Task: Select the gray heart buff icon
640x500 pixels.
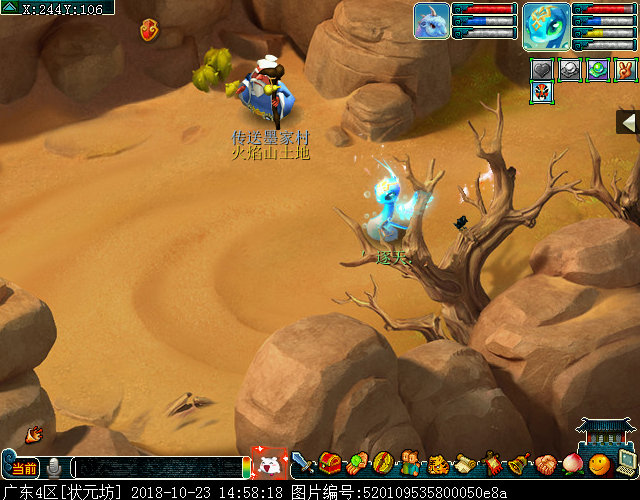Action: click(x=541, y=70)
